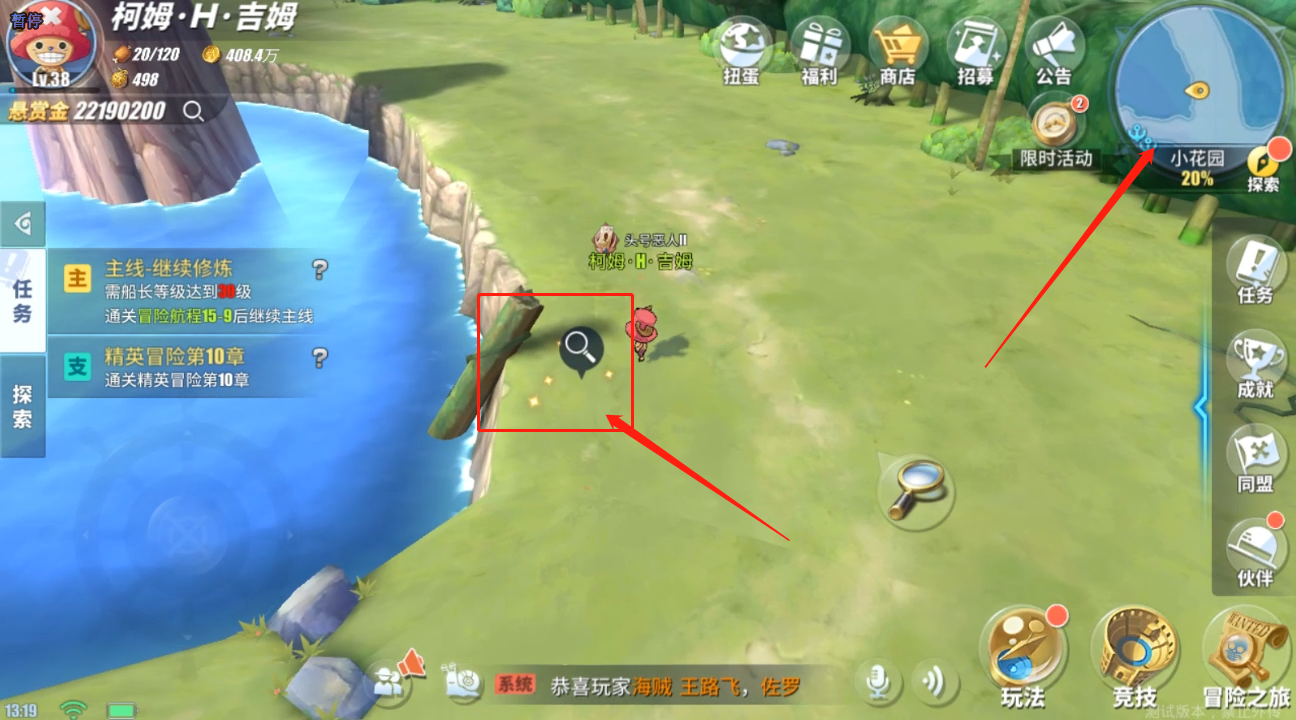Select the 精英冒险第10章 side quest entry
Screen dimensions: 1296x720
pos(190,367)
